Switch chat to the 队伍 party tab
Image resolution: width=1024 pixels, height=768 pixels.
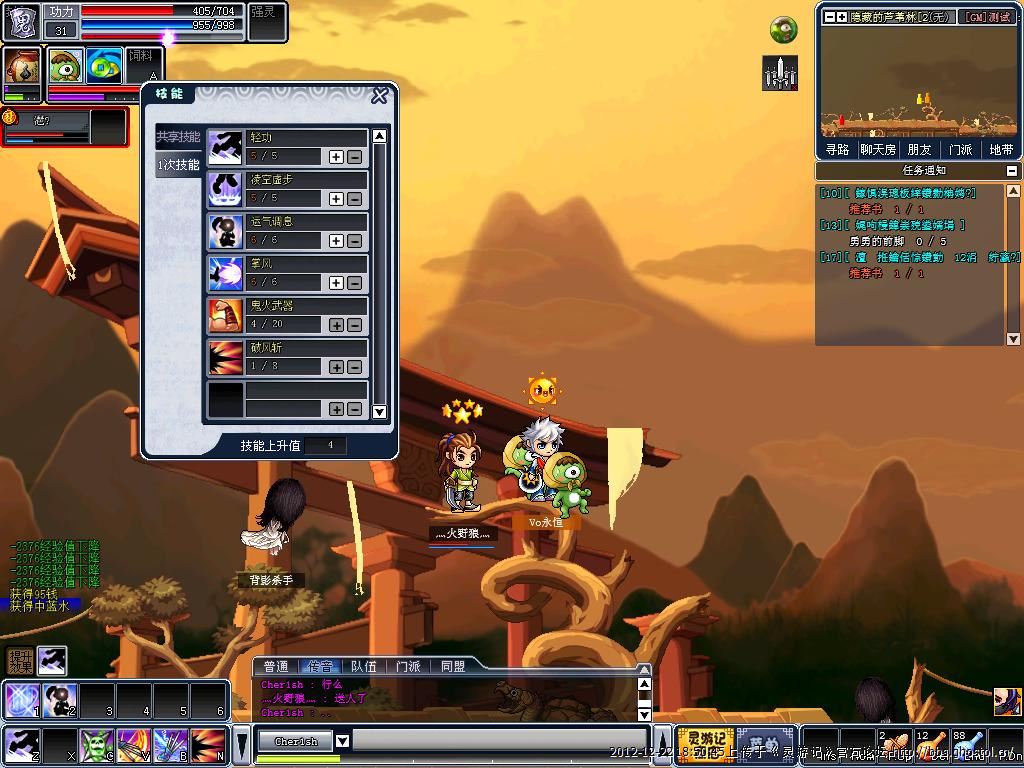tap(364, 666)
